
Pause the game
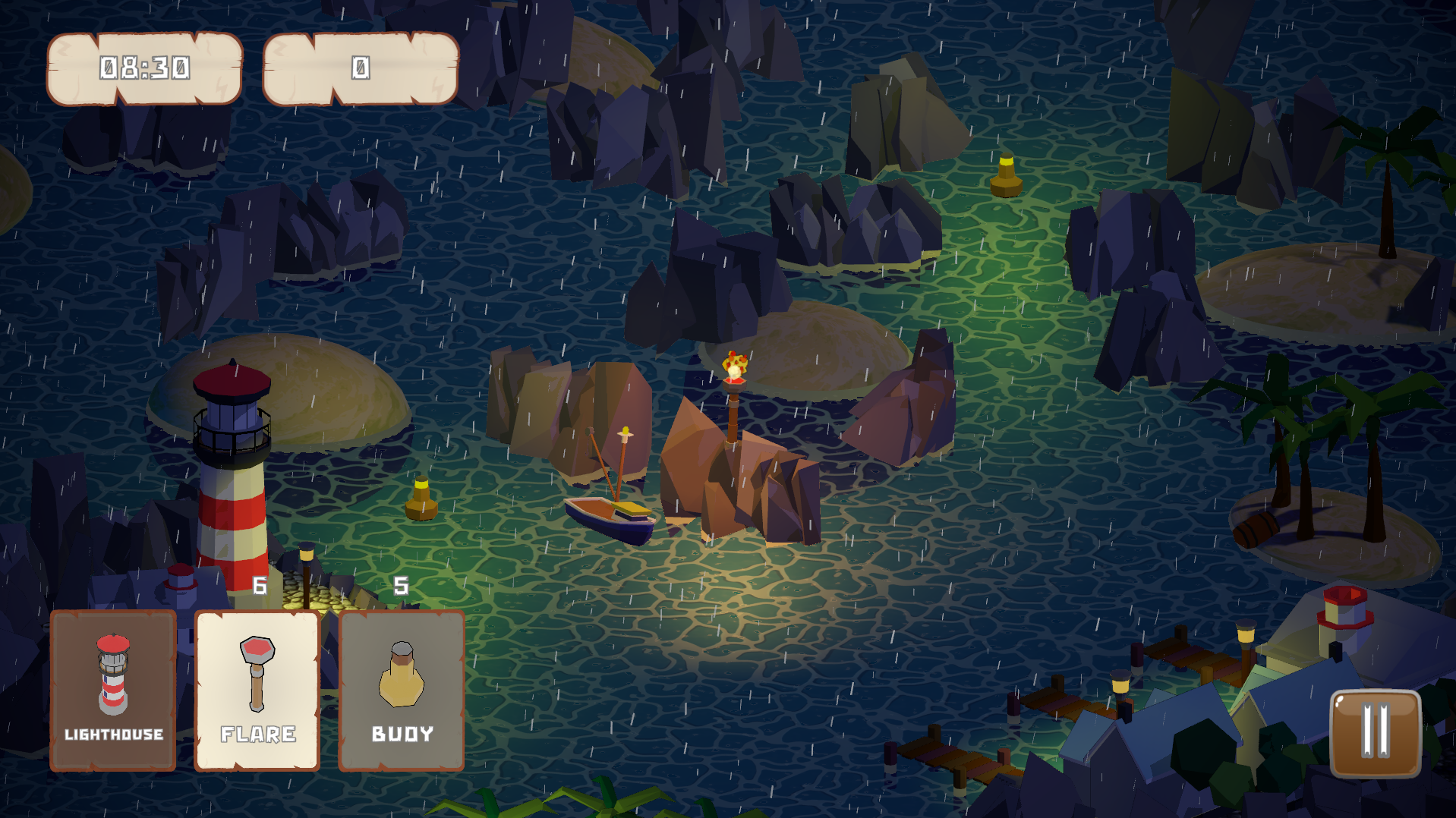coord(1375,733)
